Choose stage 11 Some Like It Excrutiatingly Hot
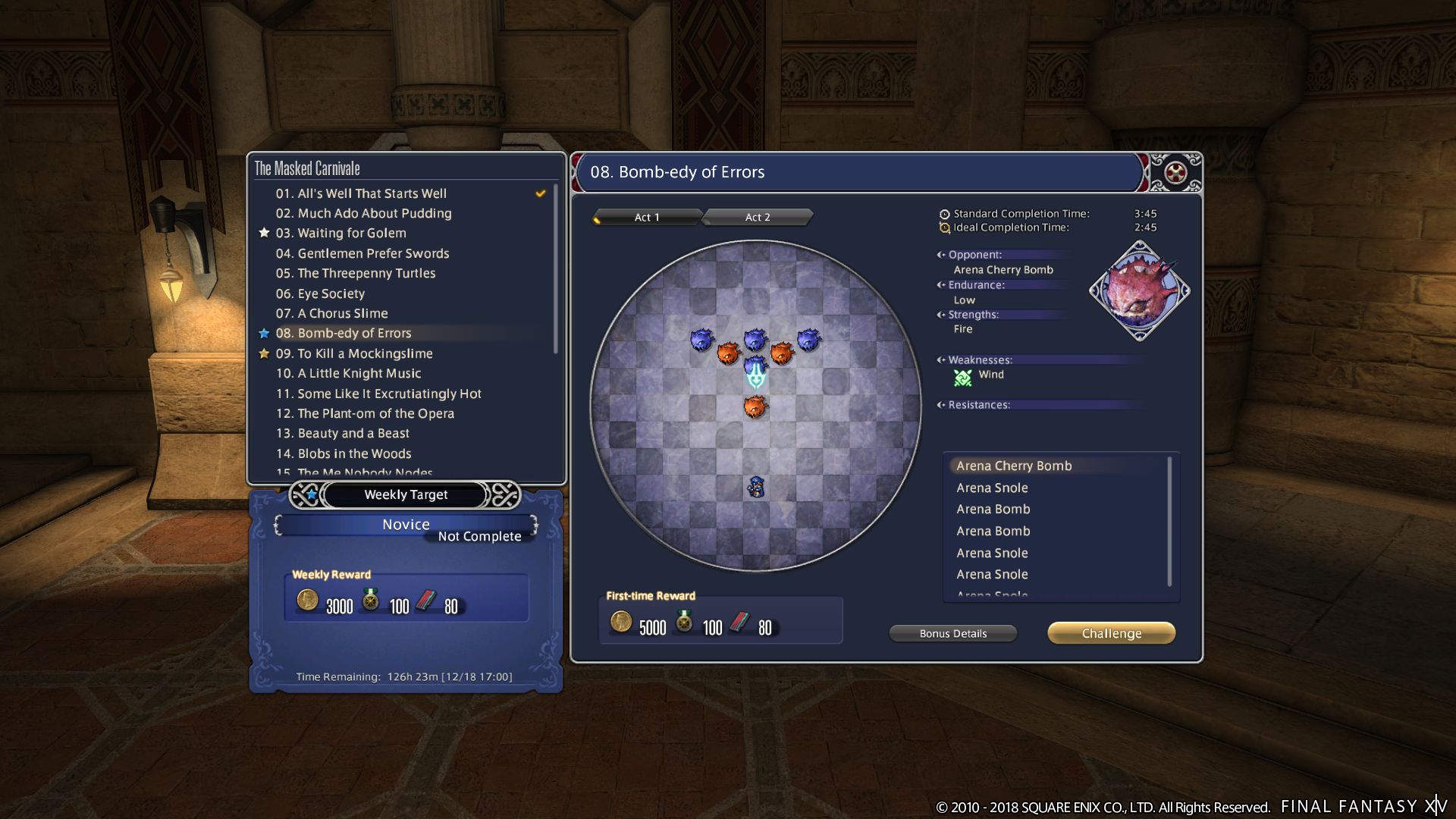Screen dimensions: 1456x819 pos(378,394)
